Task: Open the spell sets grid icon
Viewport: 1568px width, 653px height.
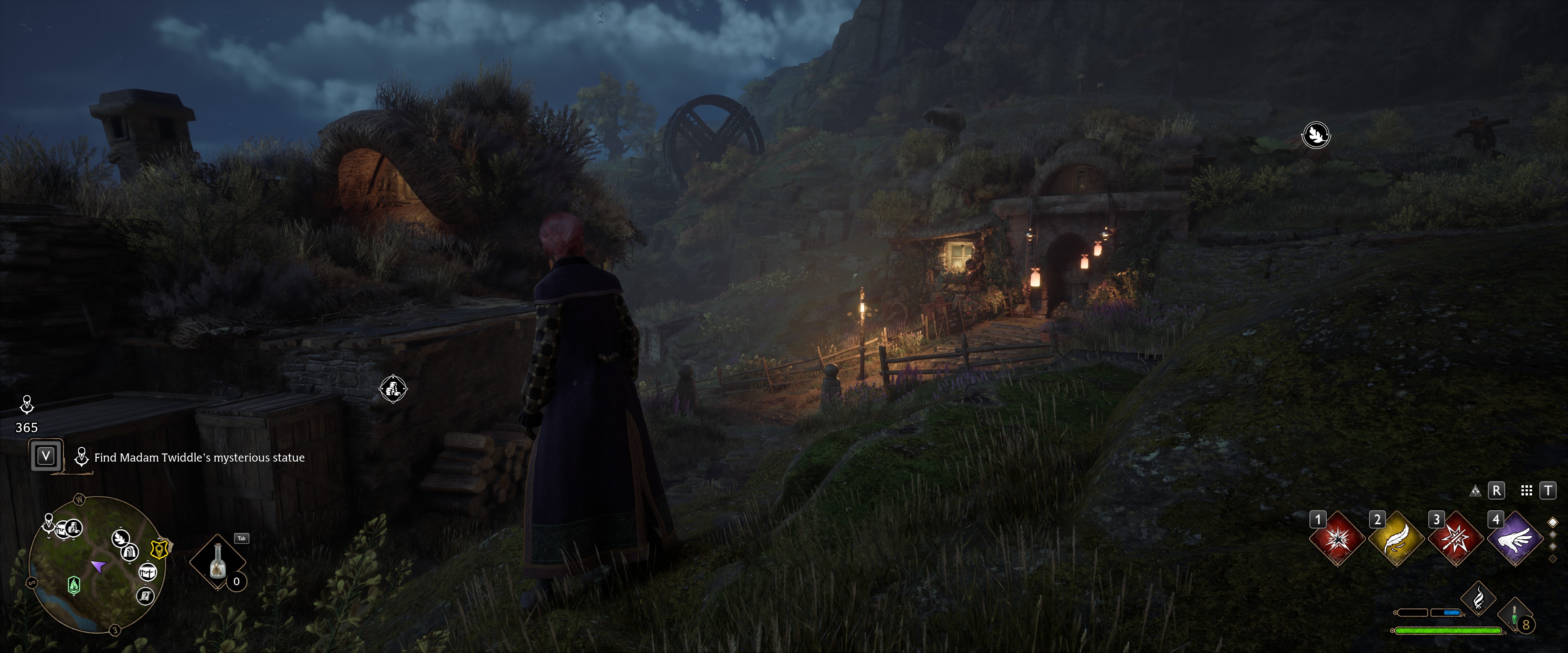Action: [x=1527, y=491]
